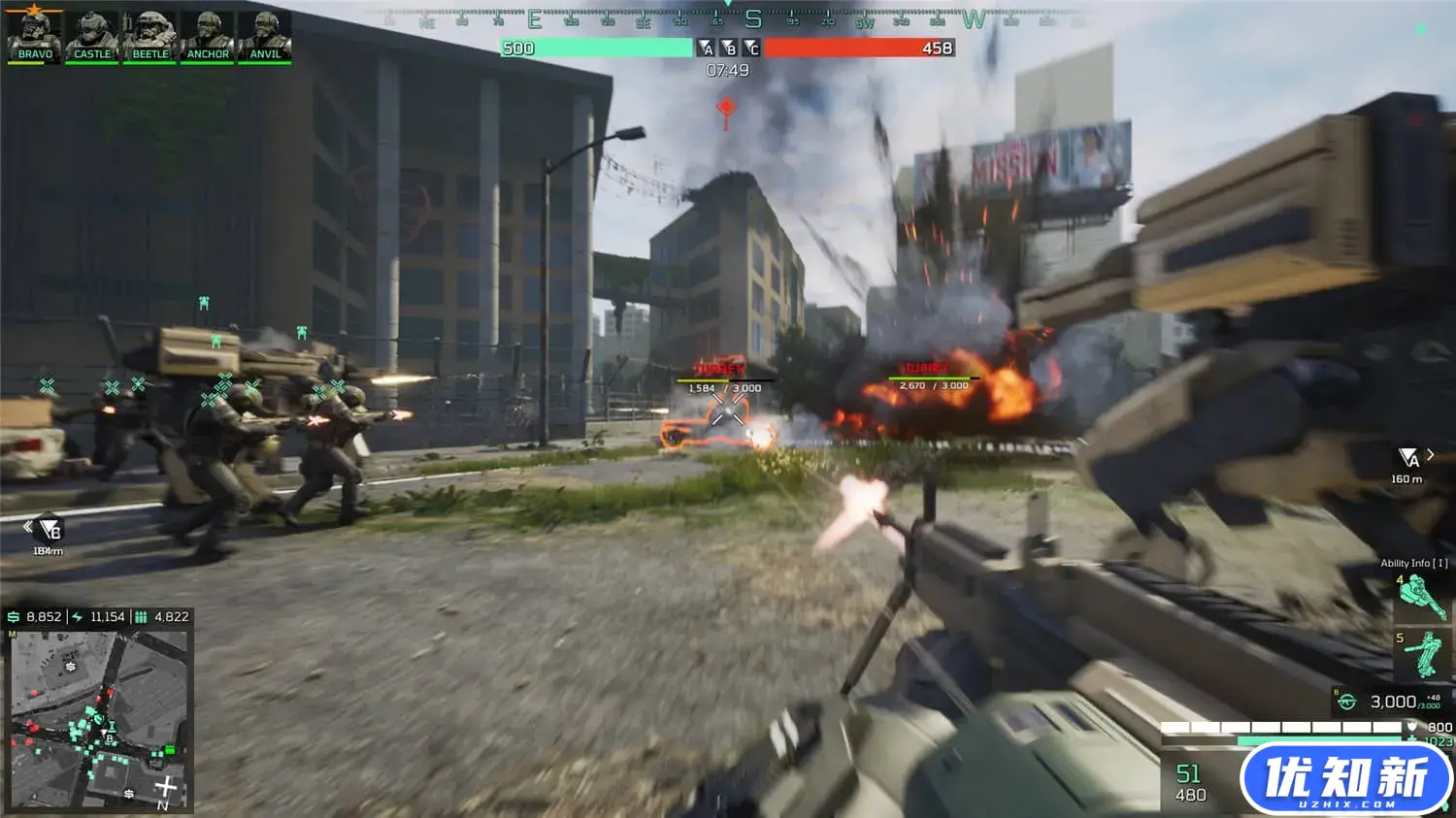Click the lightning energy icon showing 11,154

[78, 617]
